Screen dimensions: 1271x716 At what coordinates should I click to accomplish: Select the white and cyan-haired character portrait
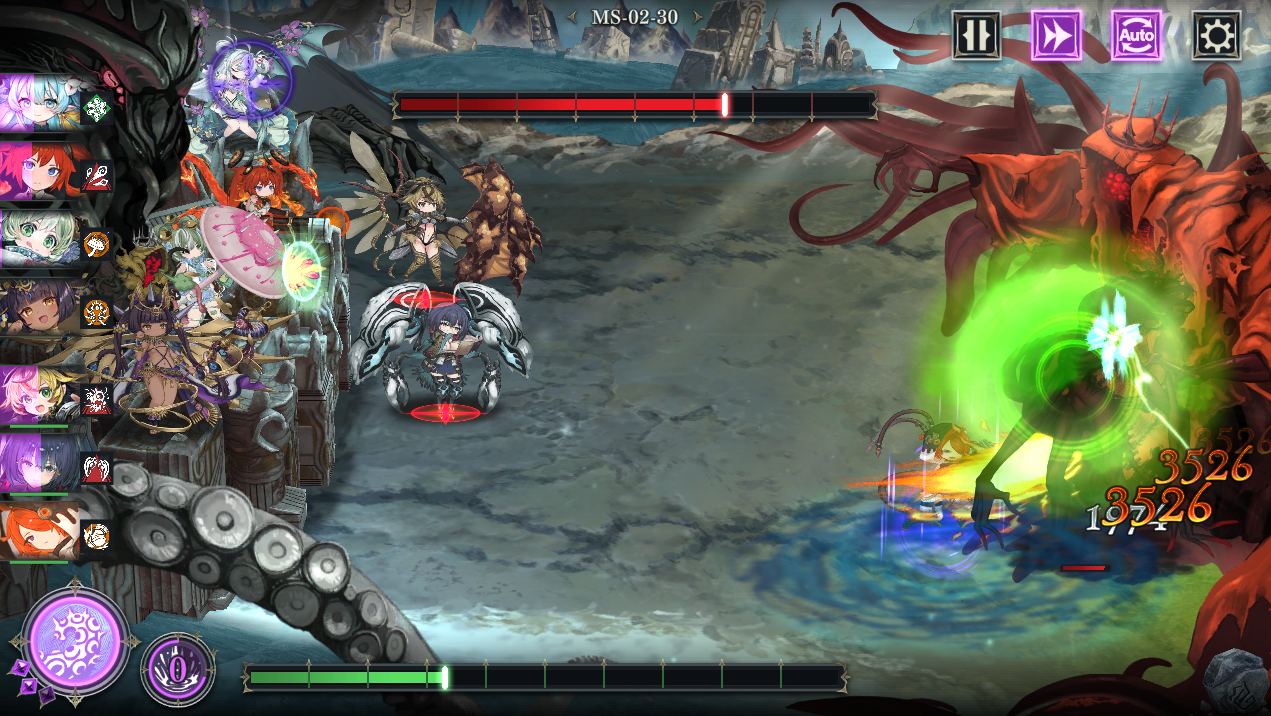(x=40, y=103)
